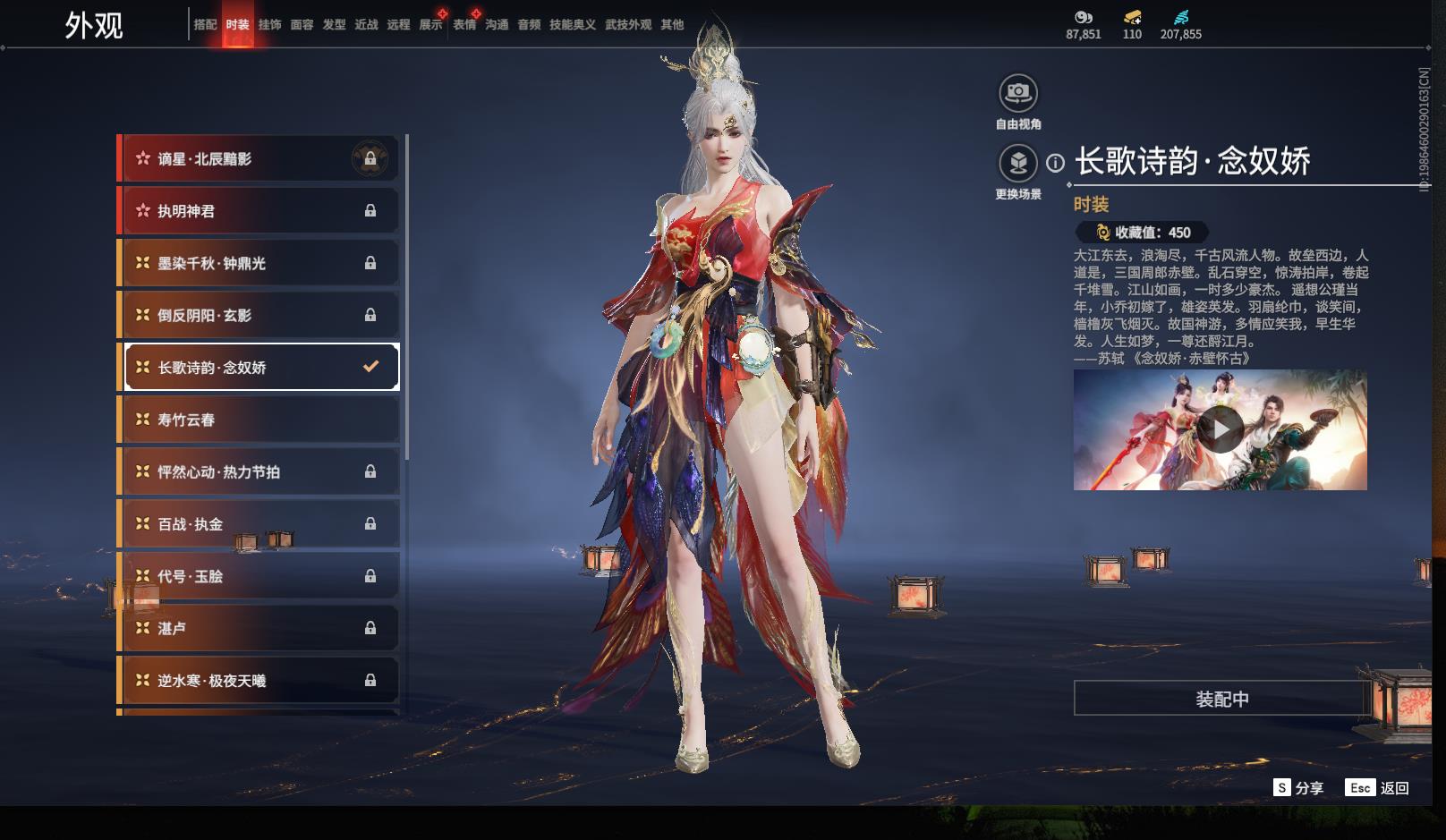The height and width of the screenshot is (840, 1446).
Task: Change the scene with 更换场景
Action: tap(1018, 164)
